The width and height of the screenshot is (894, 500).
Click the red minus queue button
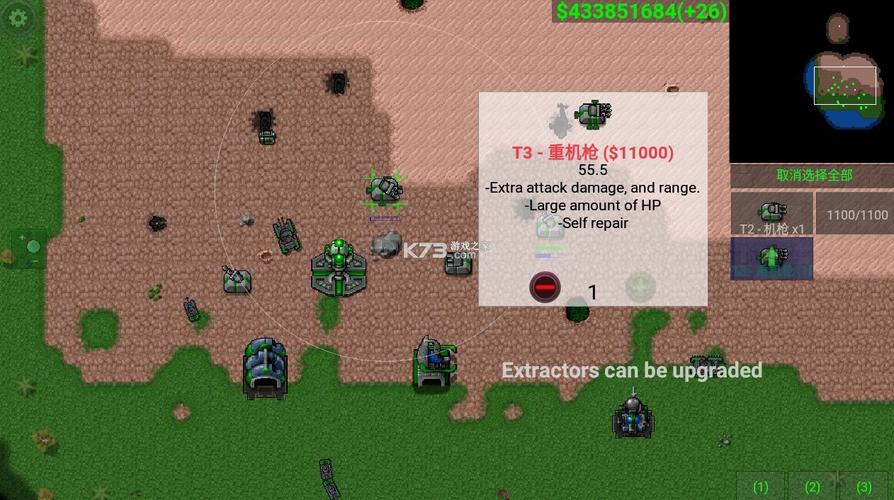pos(545,289)
